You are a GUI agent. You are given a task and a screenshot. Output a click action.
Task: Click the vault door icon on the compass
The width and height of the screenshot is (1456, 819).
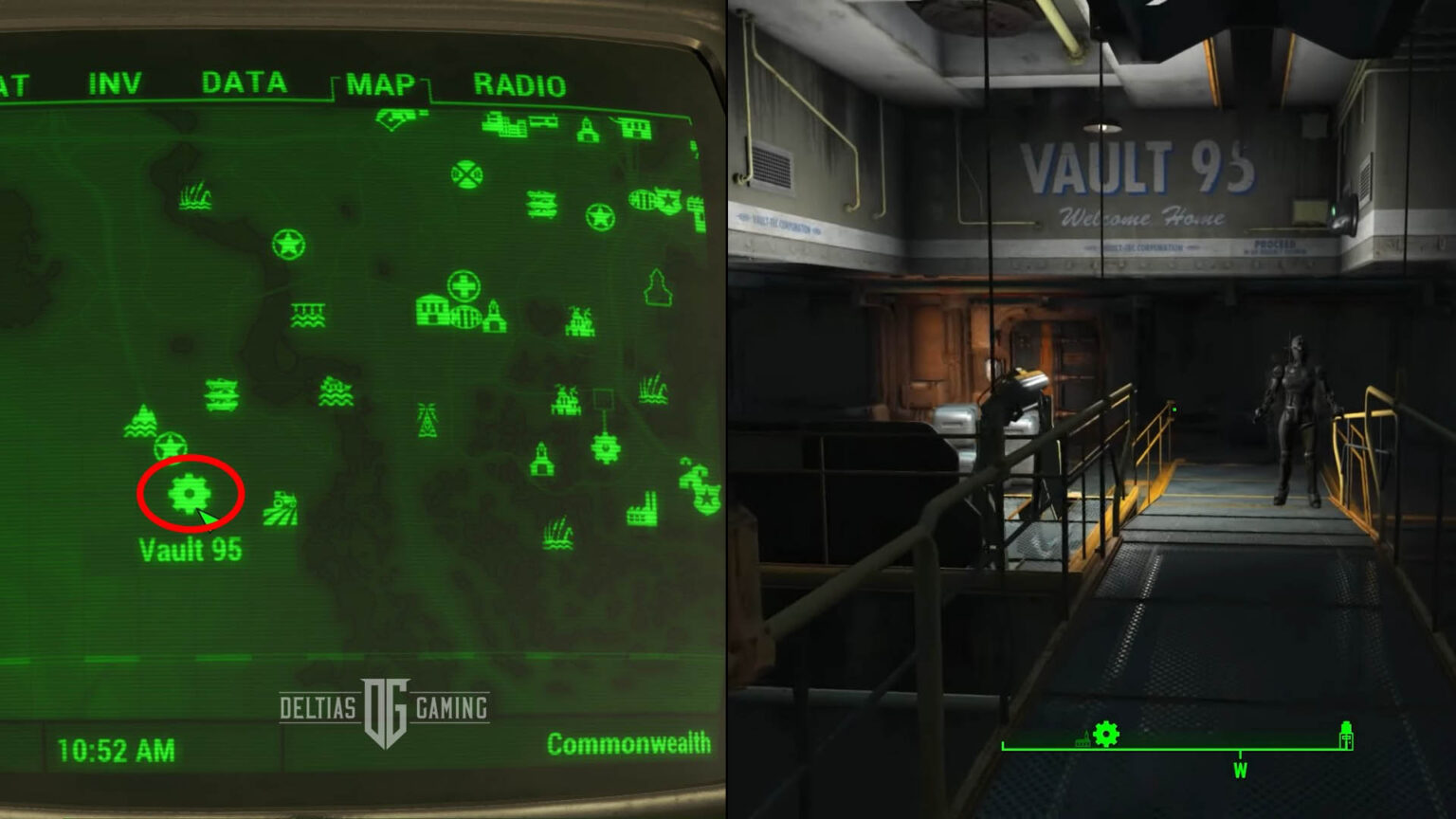point(1346,736)
